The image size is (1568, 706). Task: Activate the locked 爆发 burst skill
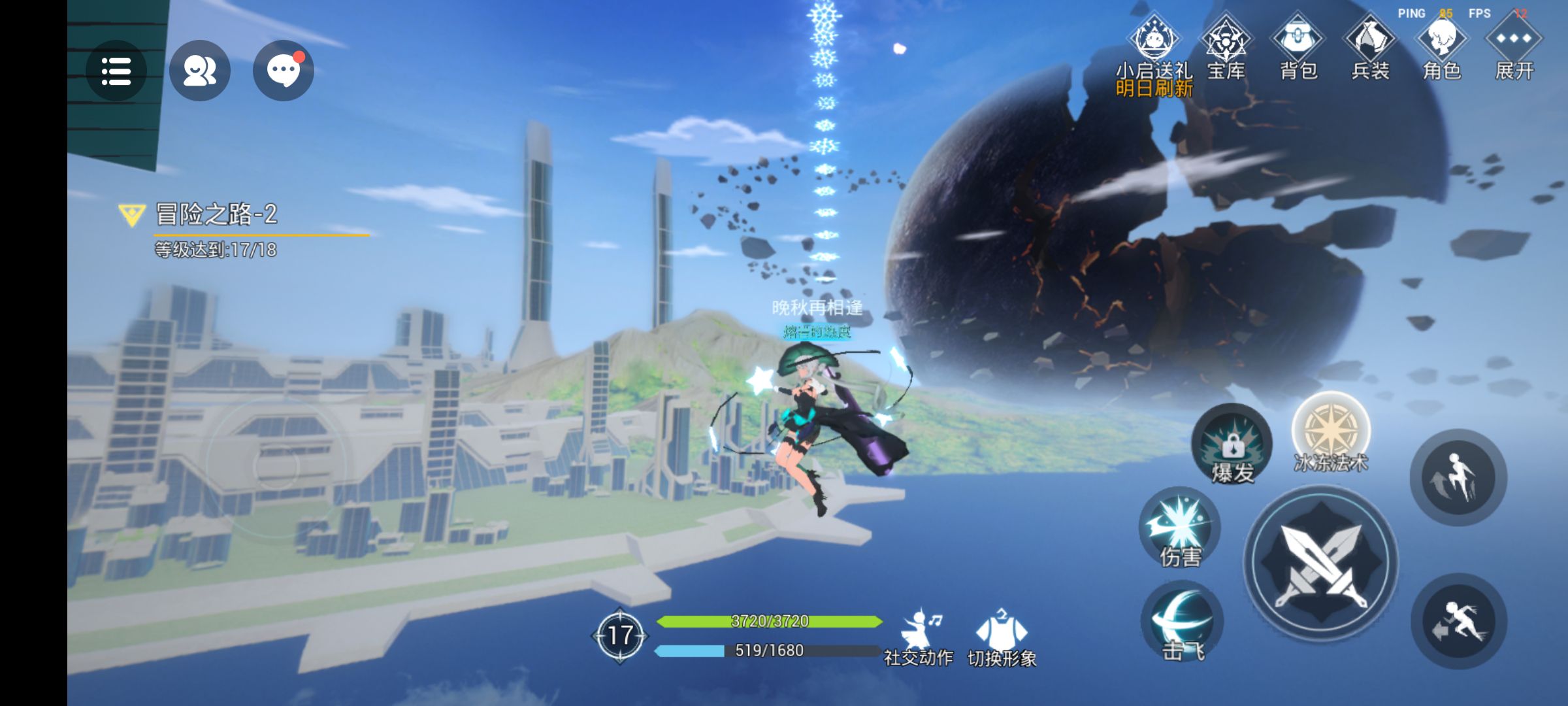click(x=1232, y=445)
